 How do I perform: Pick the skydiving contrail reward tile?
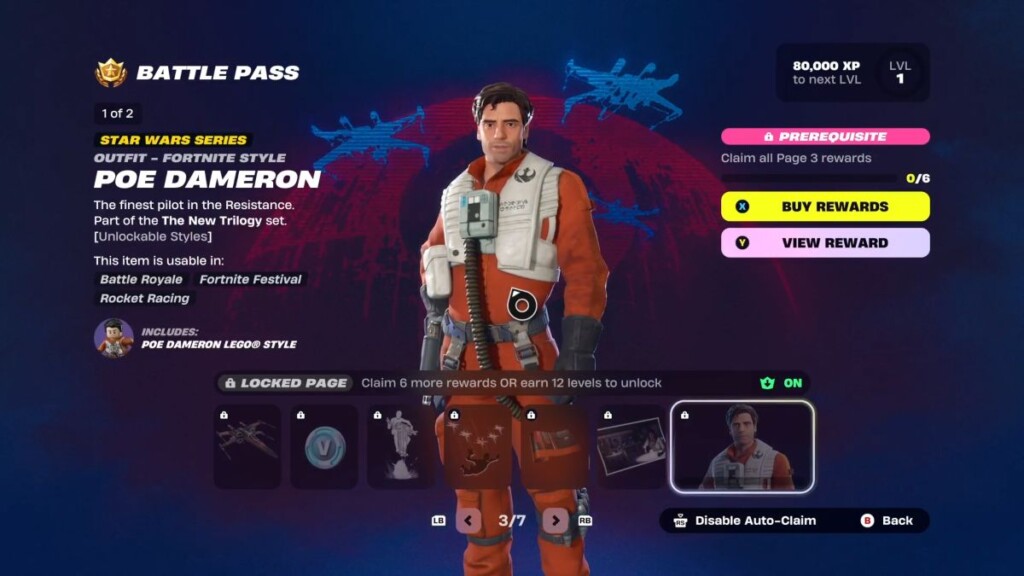tap(477, 446)
